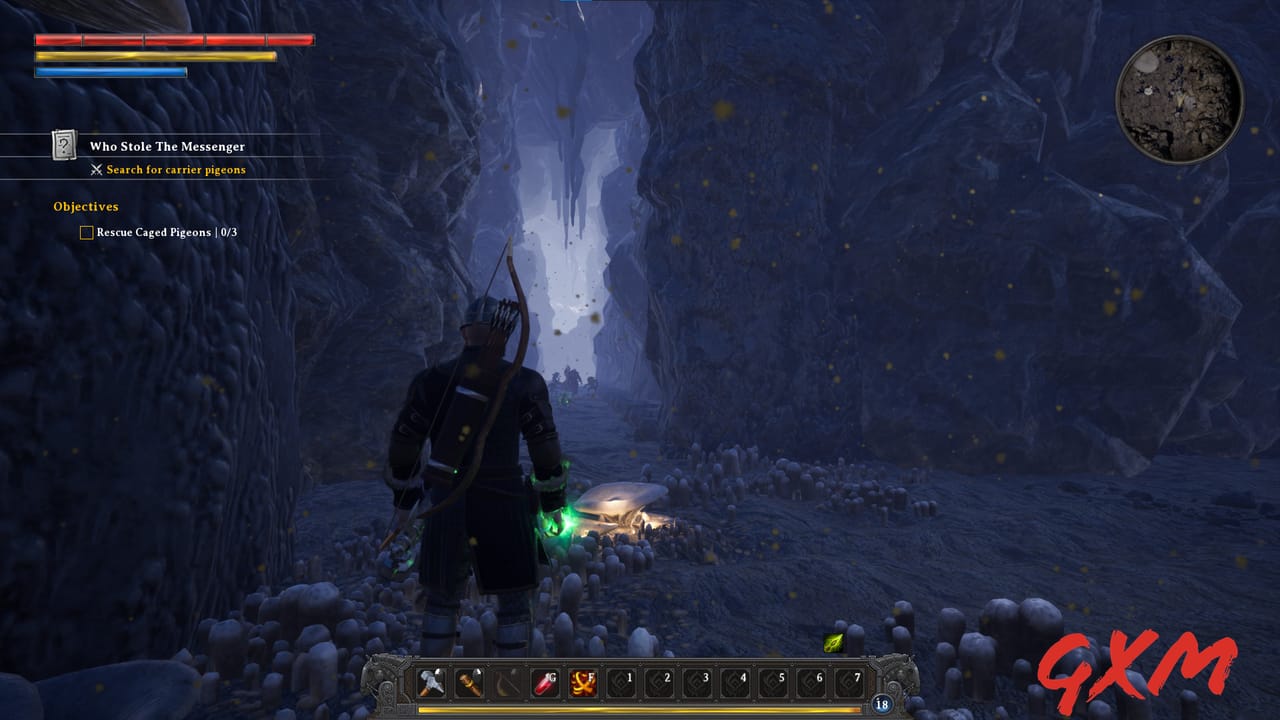Select the Search for carrier pigeons task
The height and width of the screenshot is (720, 1280).
(175, 169)
